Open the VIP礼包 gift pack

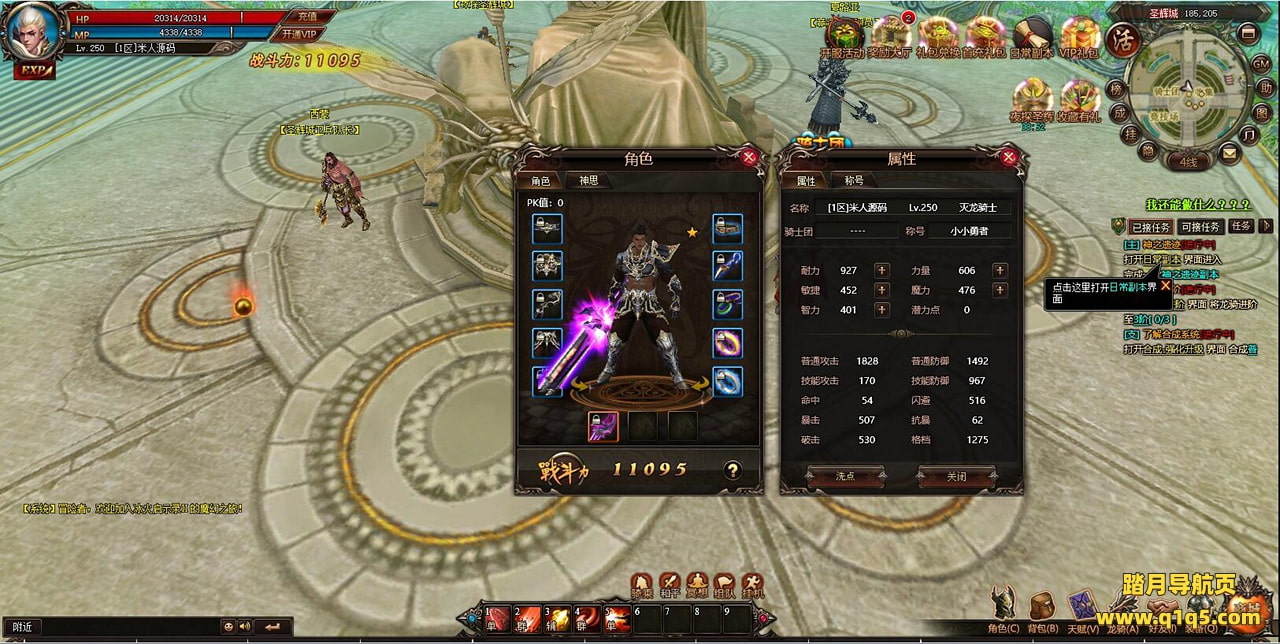point(1080,38)
